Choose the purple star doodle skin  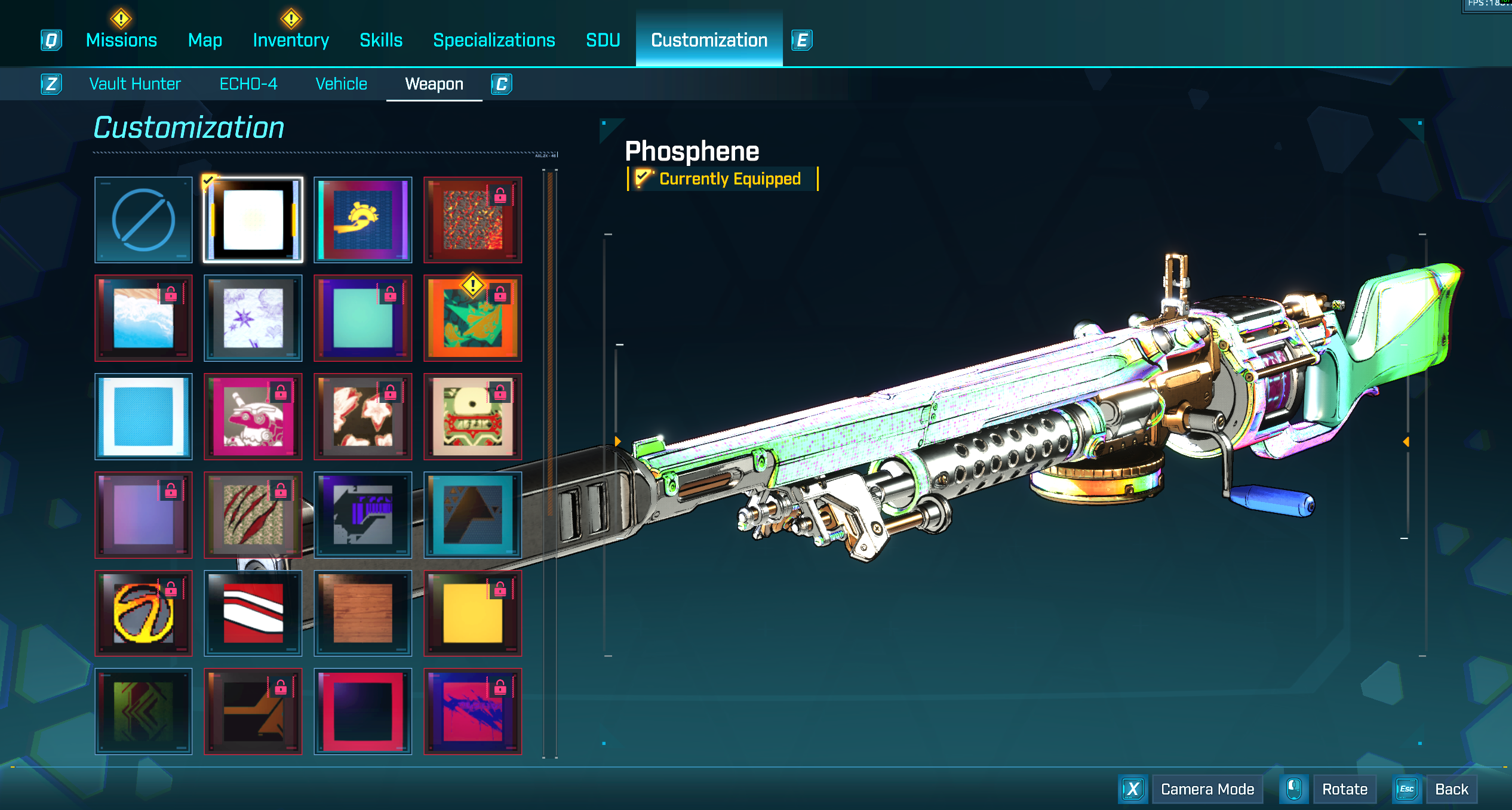click(x=253, y=318)
